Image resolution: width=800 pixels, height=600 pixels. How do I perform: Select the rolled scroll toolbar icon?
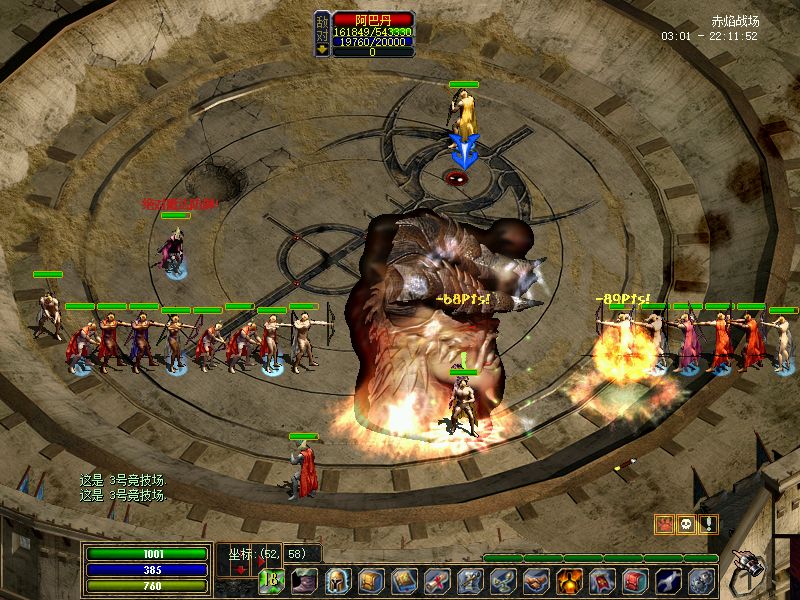point(437,580)
